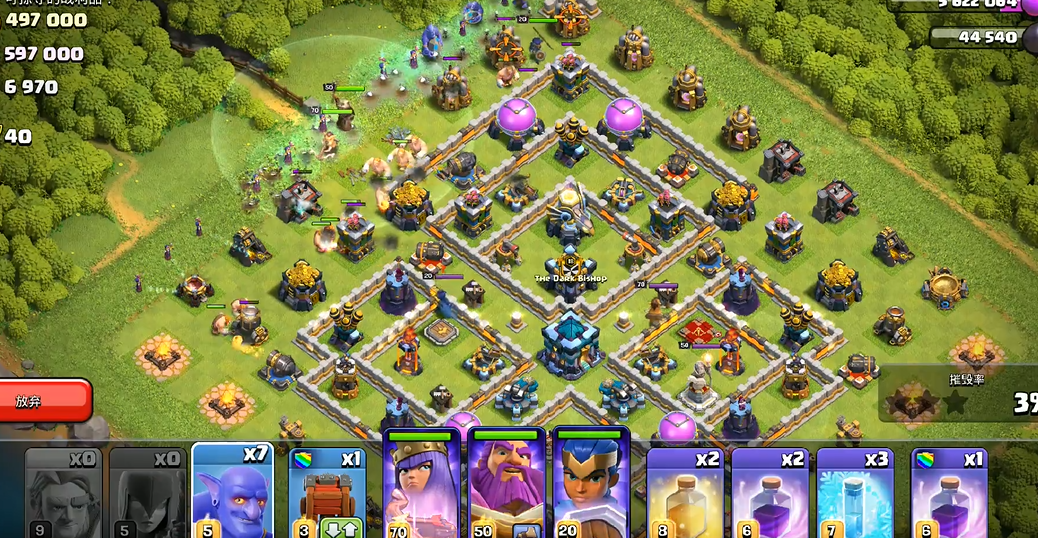The width and height of the screenshot is (1038, 538).
Task: Activate the Archer Queen hero card
Action: tap(421, 487)
